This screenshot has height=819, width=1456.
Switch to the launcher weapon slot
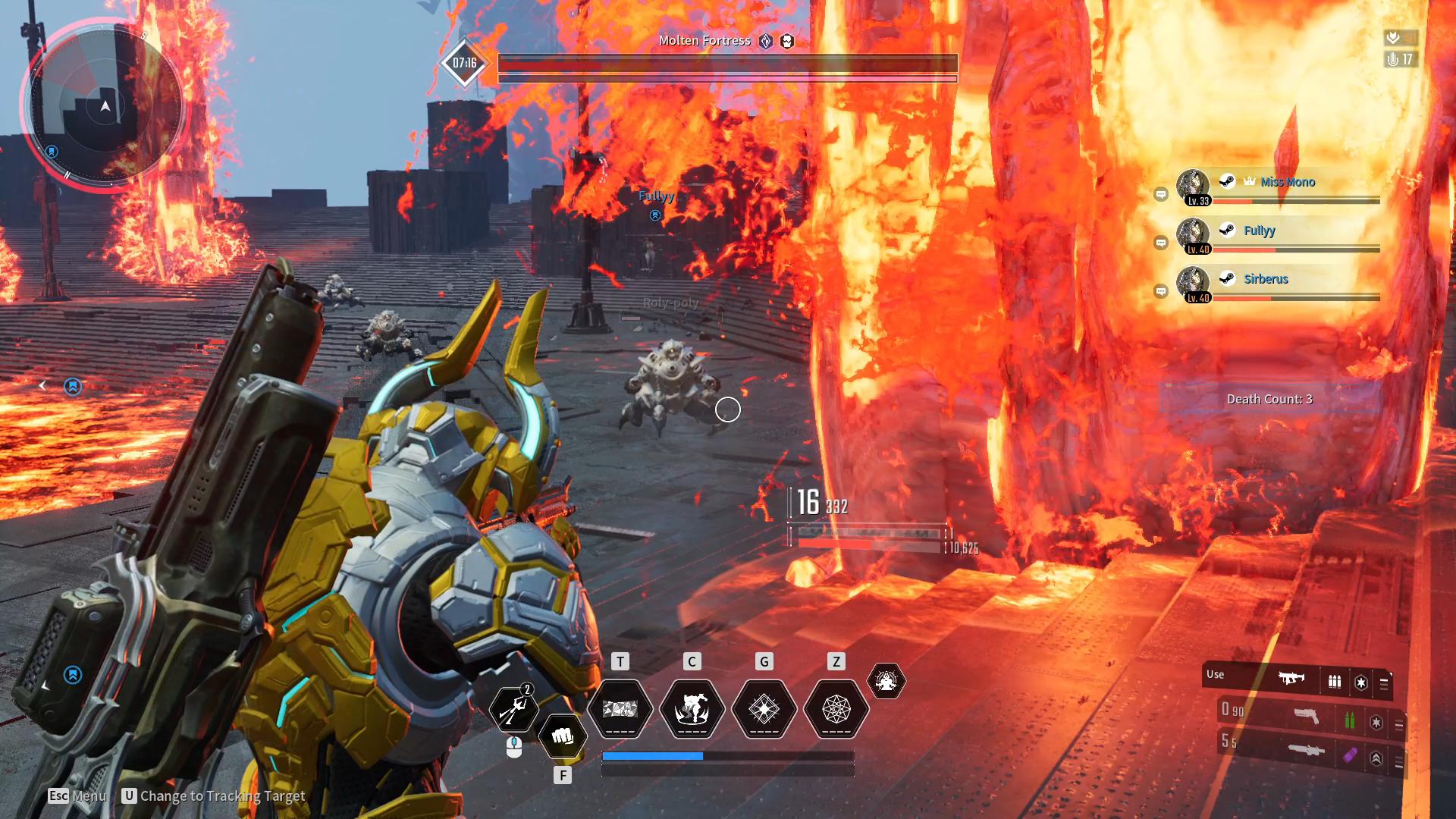tap(1306, 751)
